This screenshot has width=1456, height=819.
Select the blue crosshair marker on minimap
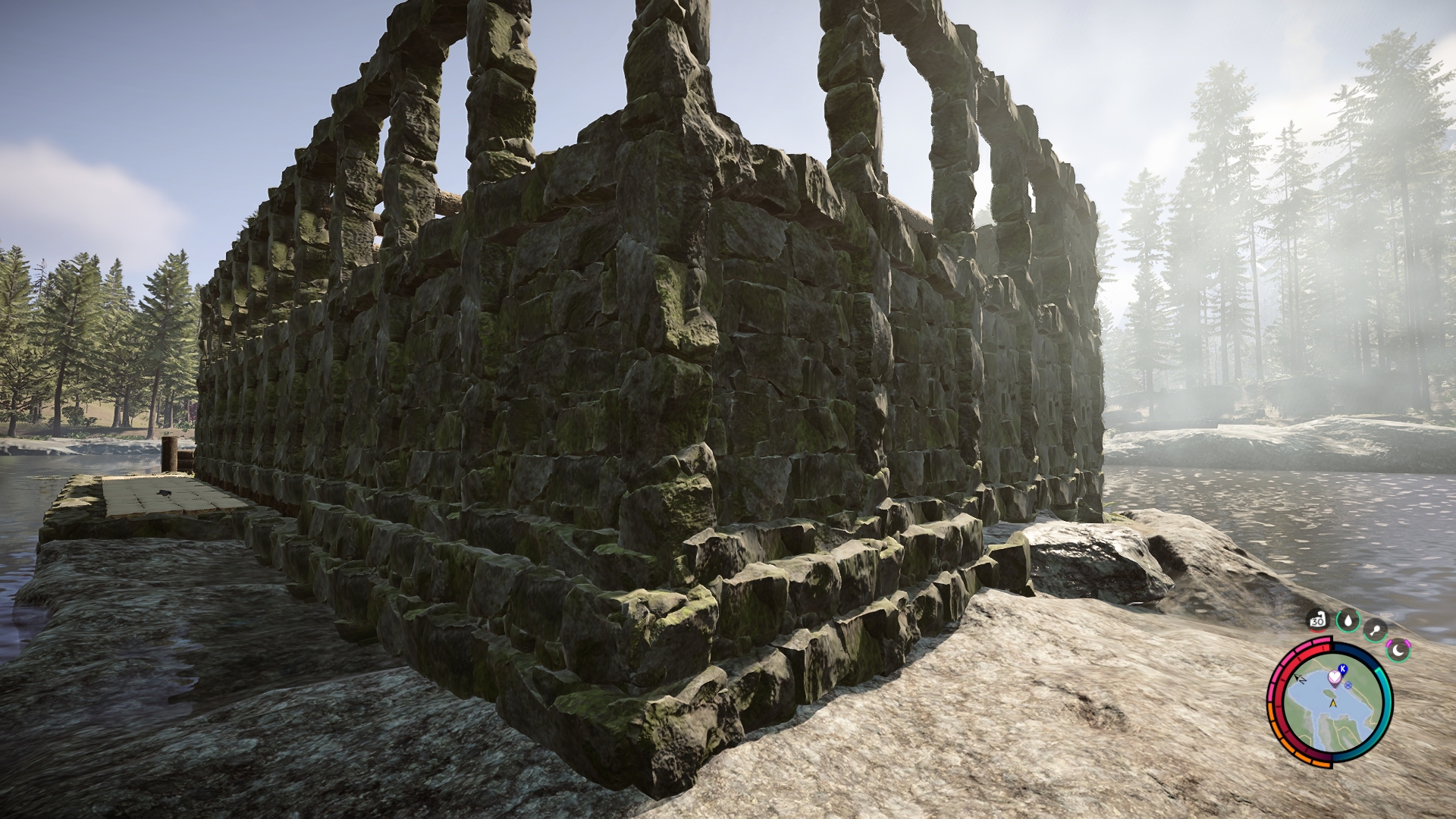1348,685
